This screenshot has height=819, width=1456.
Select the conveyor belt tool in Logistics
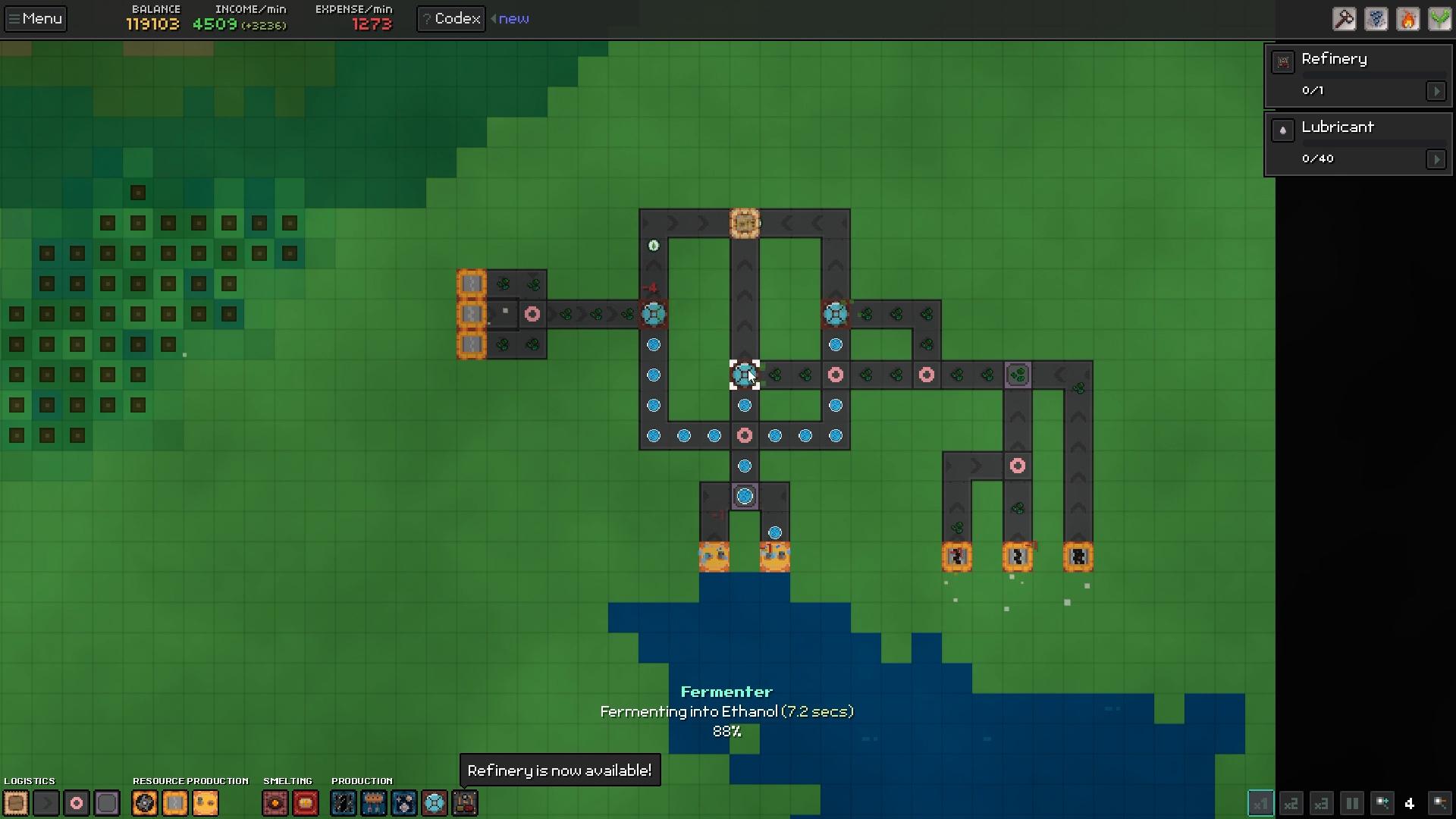point(46,803)
